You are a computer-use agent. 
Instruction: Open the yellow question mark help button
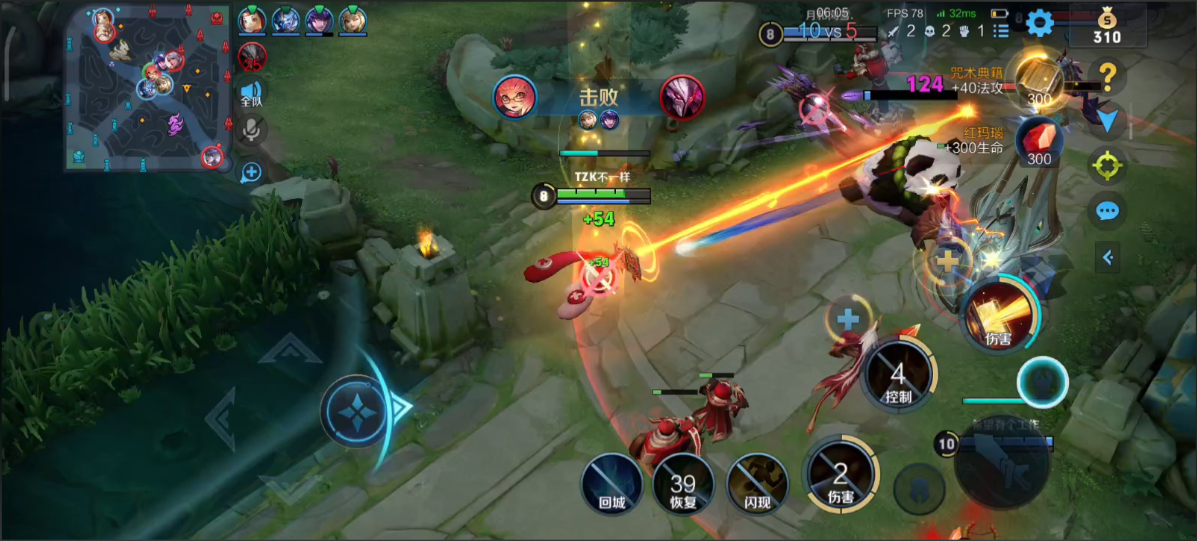1107,75
